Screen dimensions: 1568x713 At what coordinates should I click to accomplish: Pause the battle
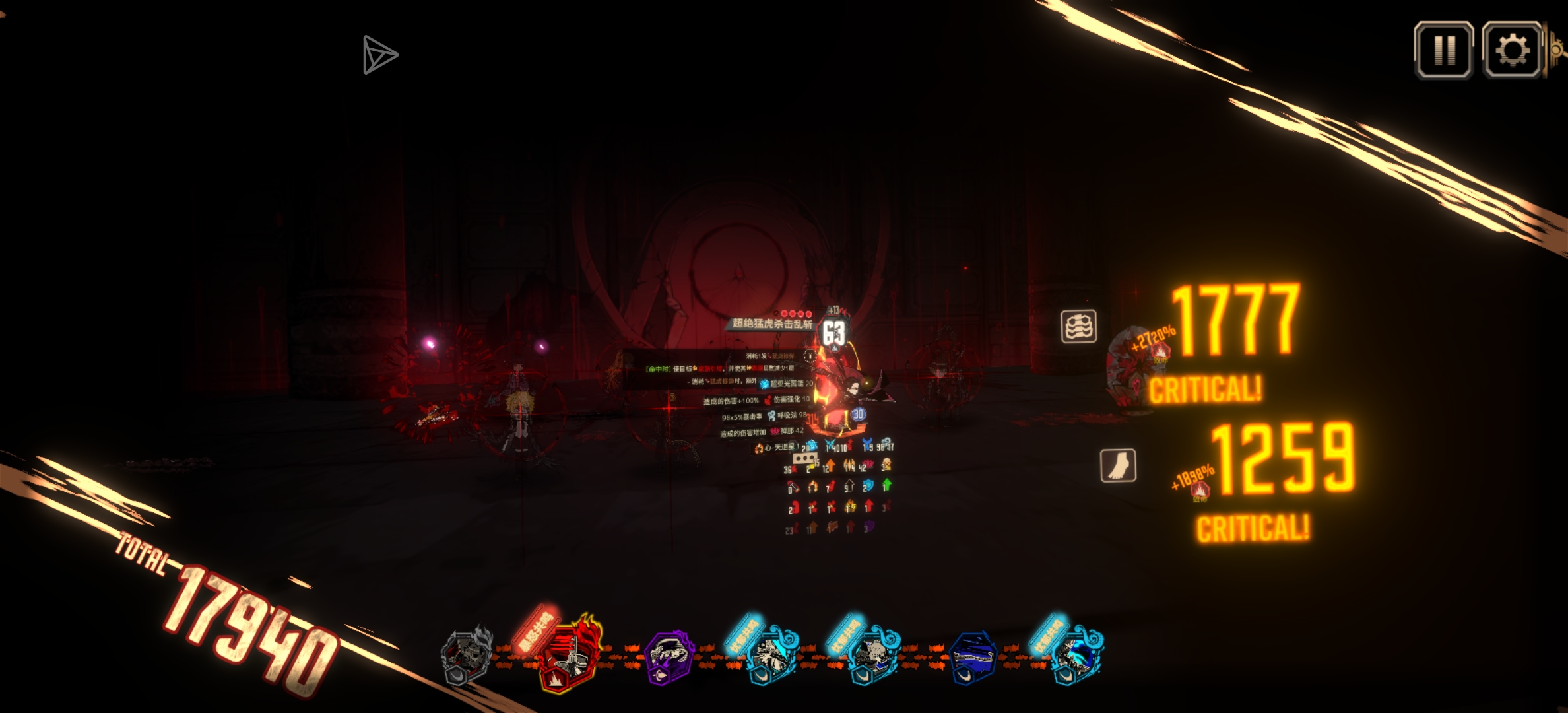pyautogui.click(x=1443, y=50)
